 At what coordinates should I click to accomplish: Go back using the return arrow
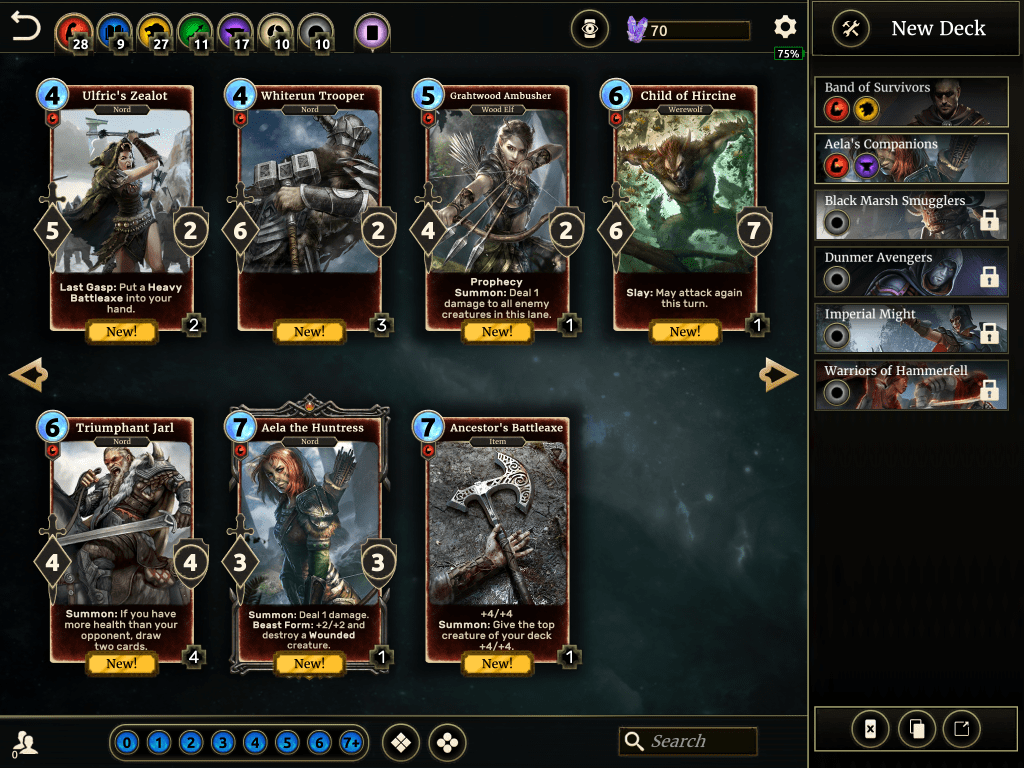click(26, 28)
